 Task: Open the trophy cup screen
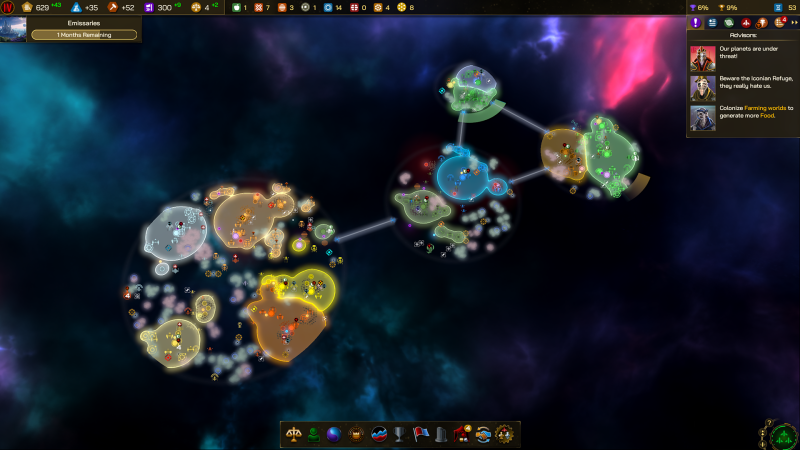pyautogui.click(x=401, y=434)
